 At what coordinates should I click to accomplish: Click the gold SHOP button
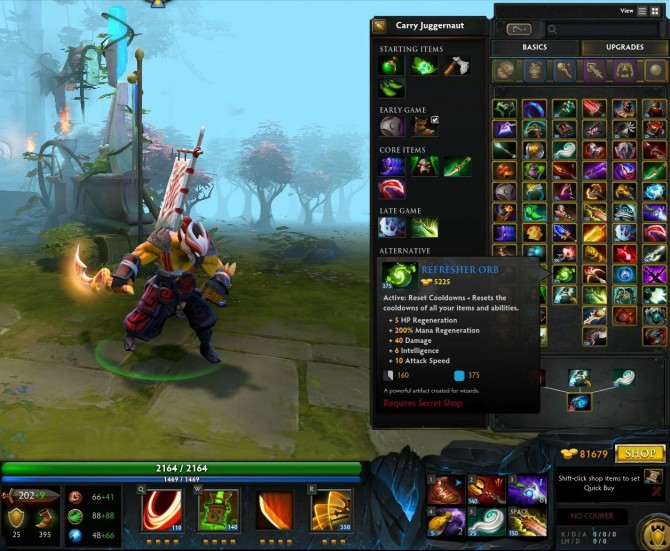coord(640,454)
